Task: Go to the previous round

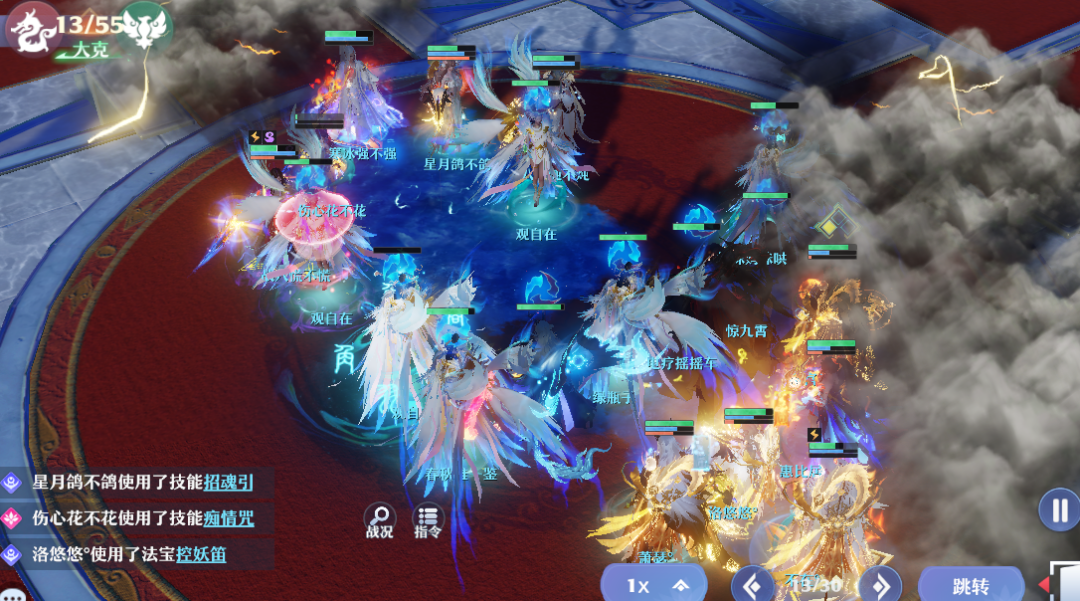Action: point(754,585)
